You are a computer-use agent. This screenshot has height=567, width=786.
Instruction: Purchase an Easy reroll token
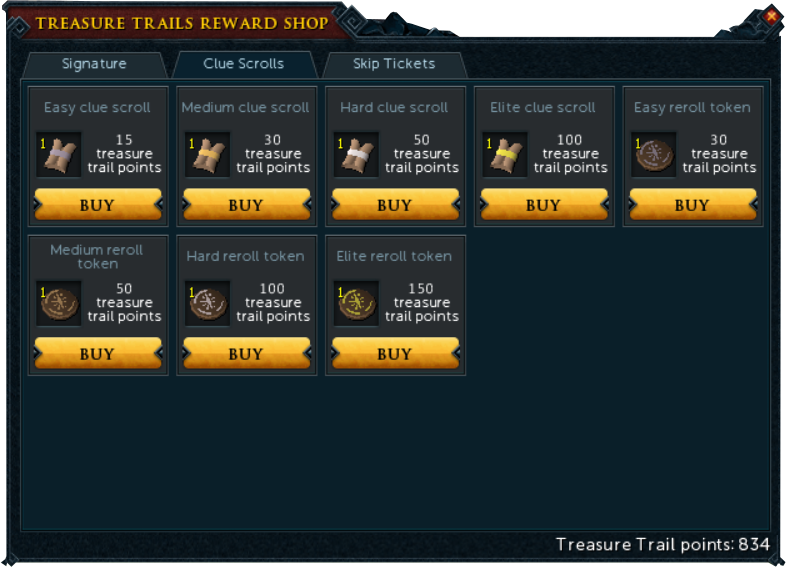coord(692,205)
